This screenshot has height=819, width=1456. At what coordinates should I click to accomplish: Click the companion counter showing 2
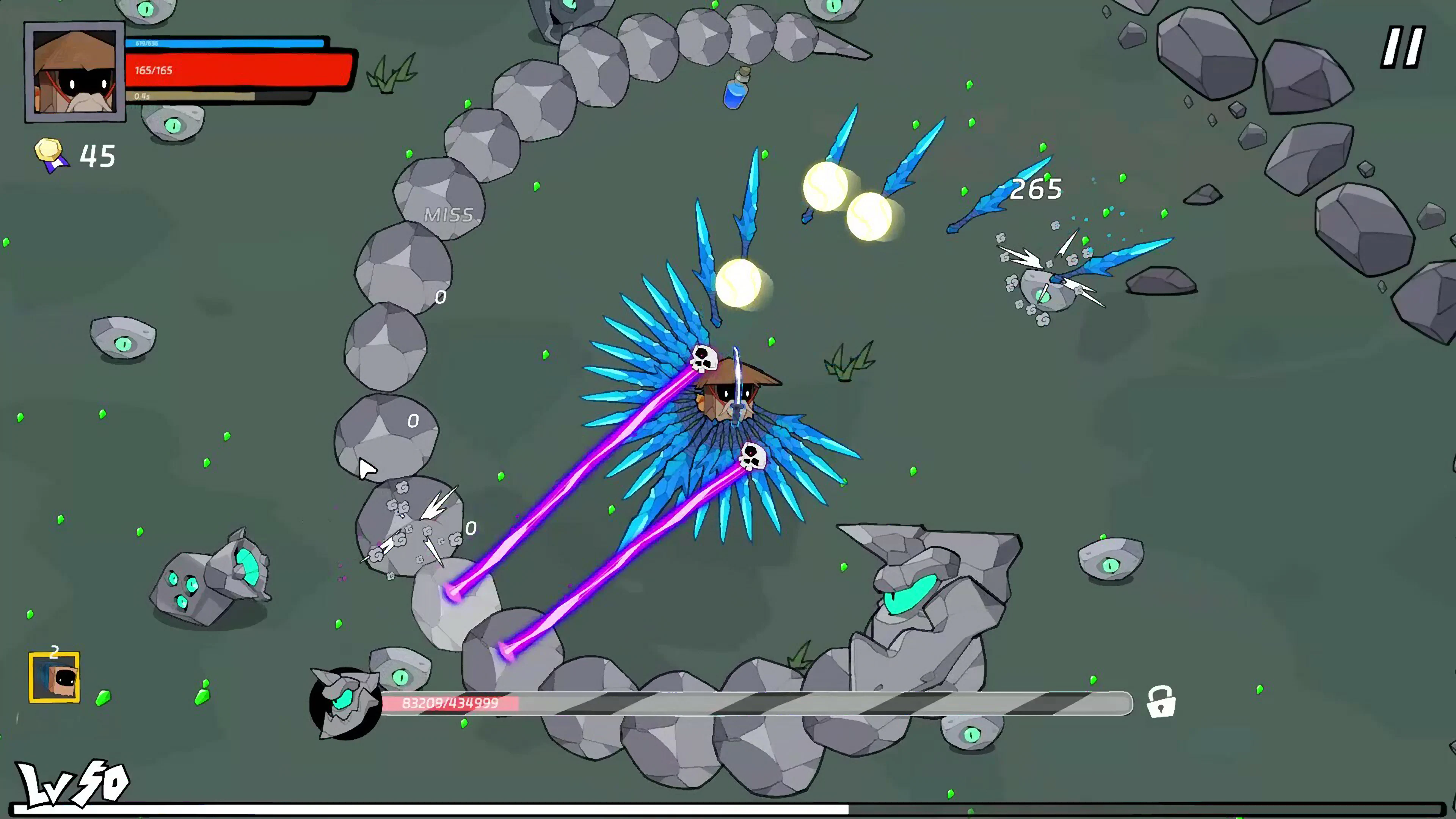(55, 651)
